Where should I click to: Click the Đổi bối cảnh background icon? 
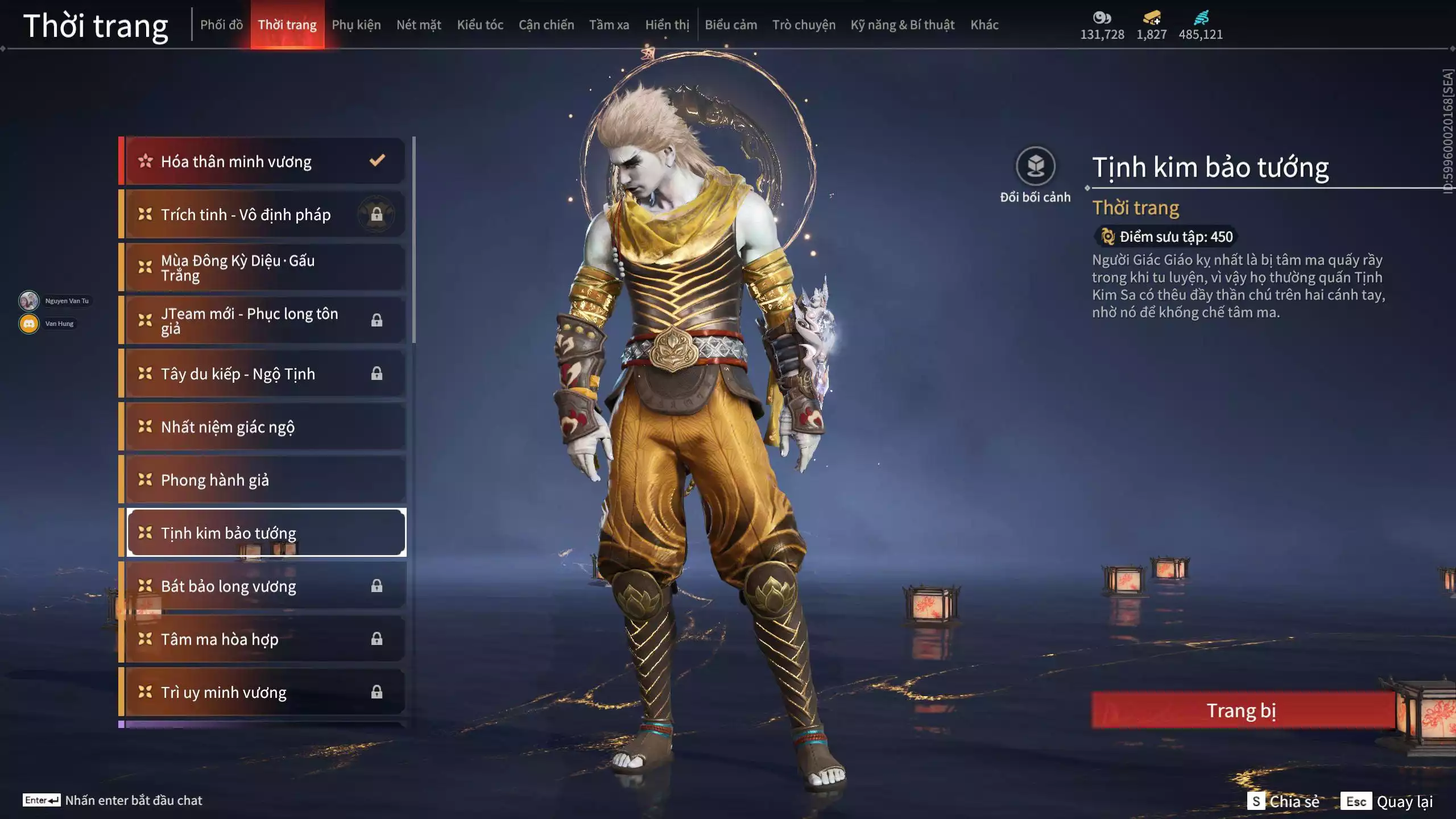point(1035,167)
